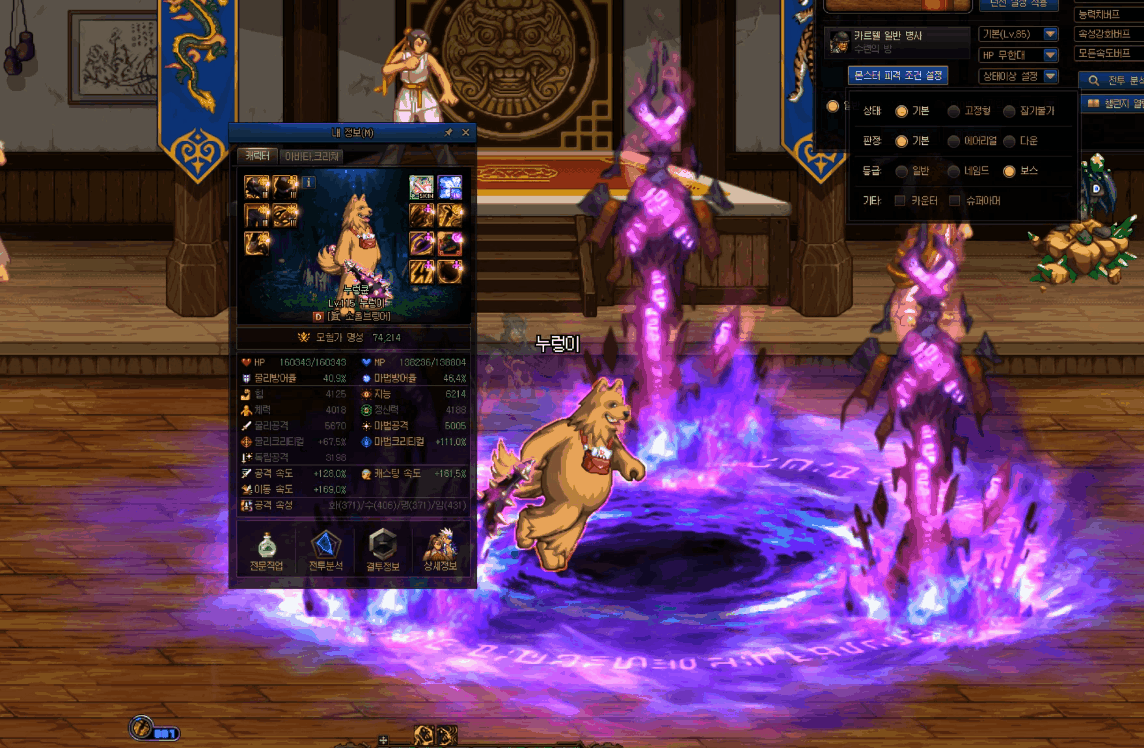Viewport: 1144px width, 748px height.
Task: Open the 전투분석 combat analysis button
Action: pos(326,551)
